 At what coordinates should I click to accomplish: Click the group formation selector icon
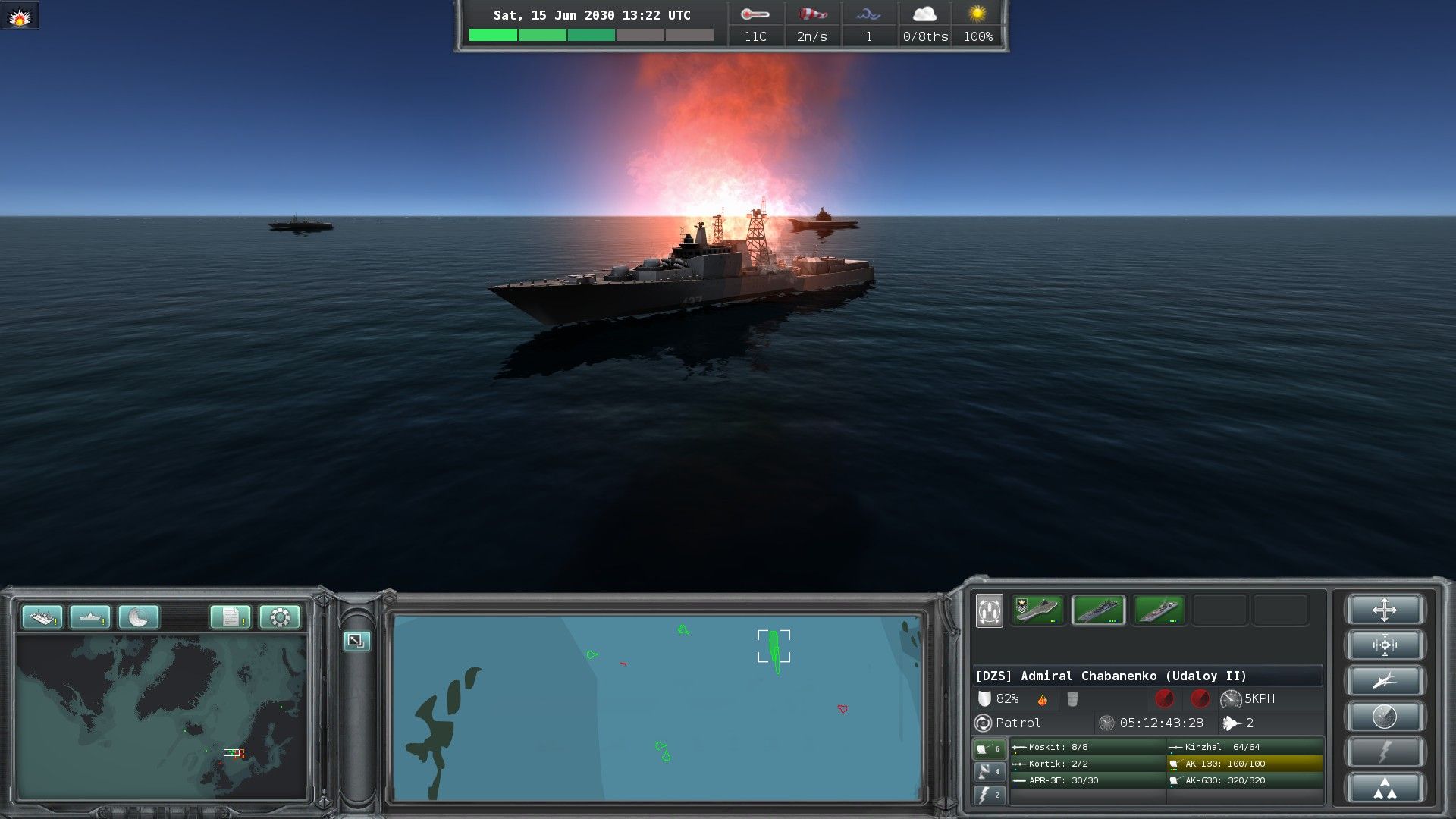click(989, 610)
